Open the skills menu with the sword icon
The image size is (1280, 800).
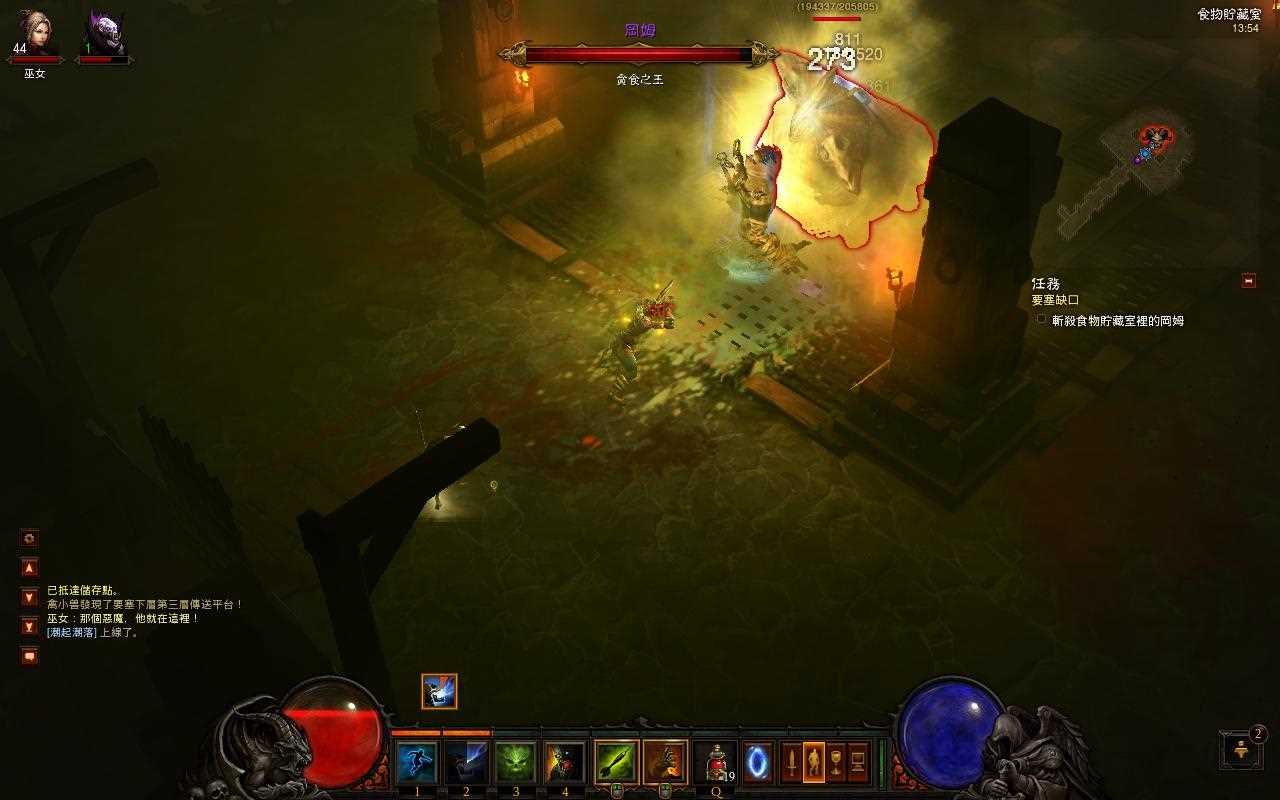pos(791,763)
